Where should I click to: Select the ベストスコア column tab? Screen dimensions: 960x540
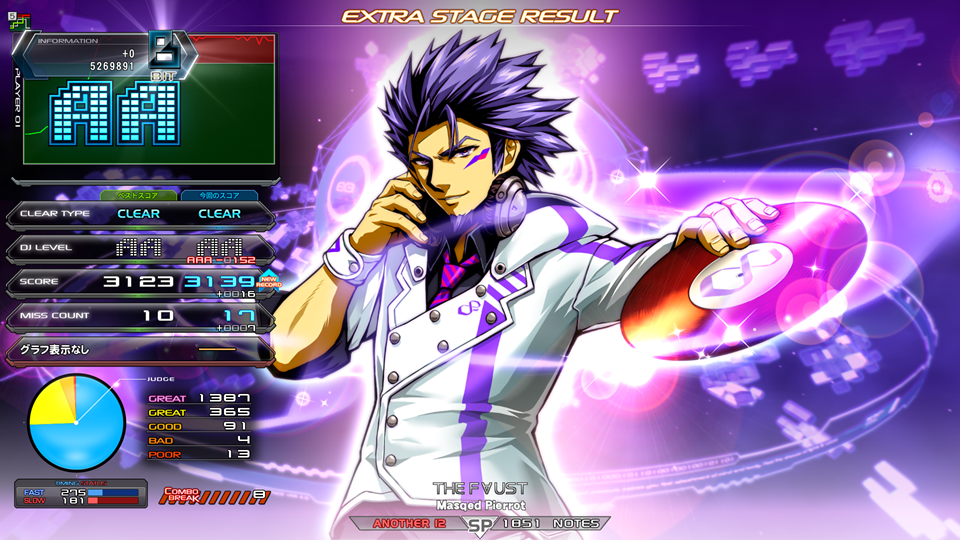pos(139,195)
